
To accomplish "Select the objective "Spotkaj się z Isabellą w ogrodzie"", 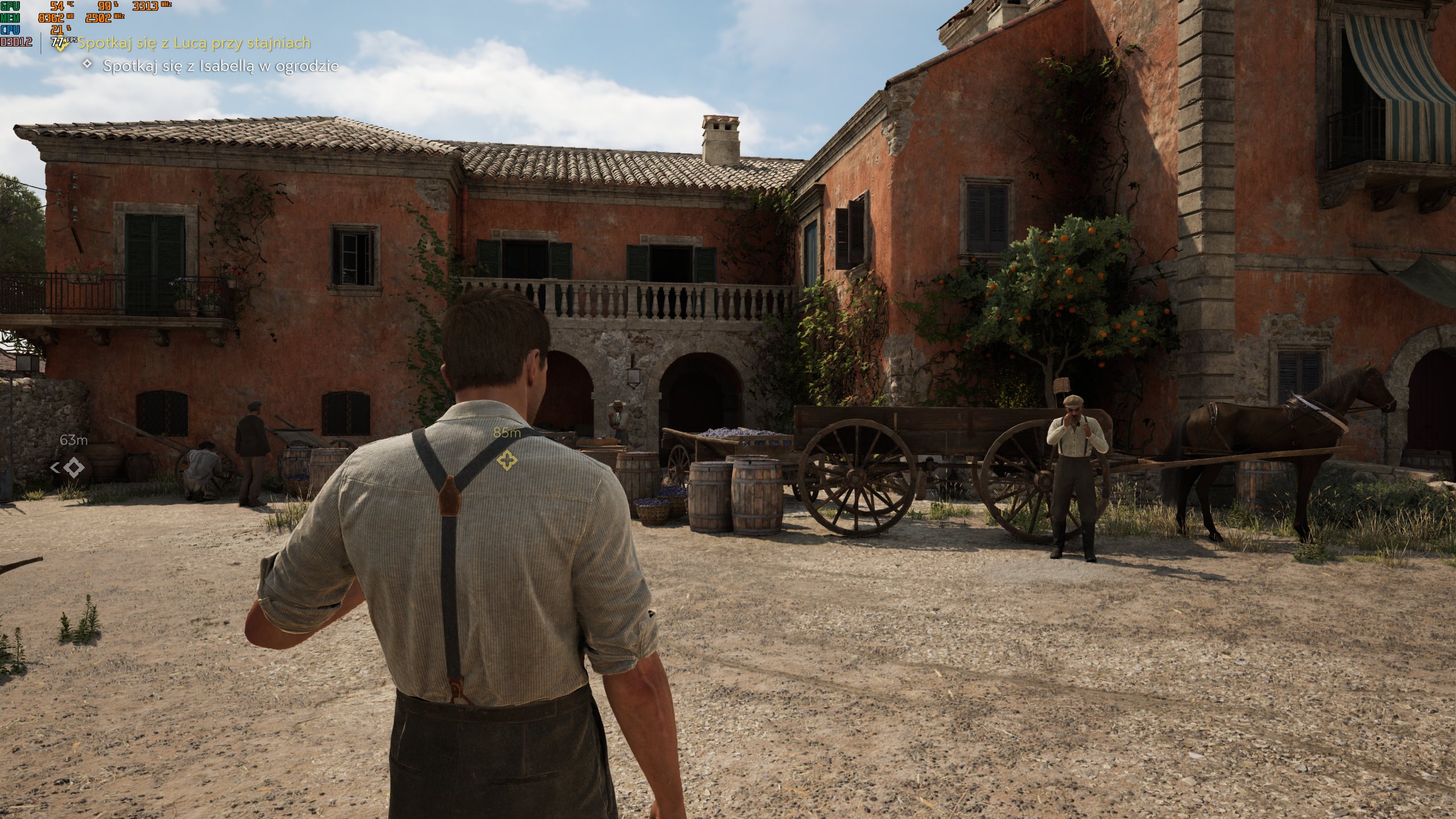I will (x=220, y=66).
